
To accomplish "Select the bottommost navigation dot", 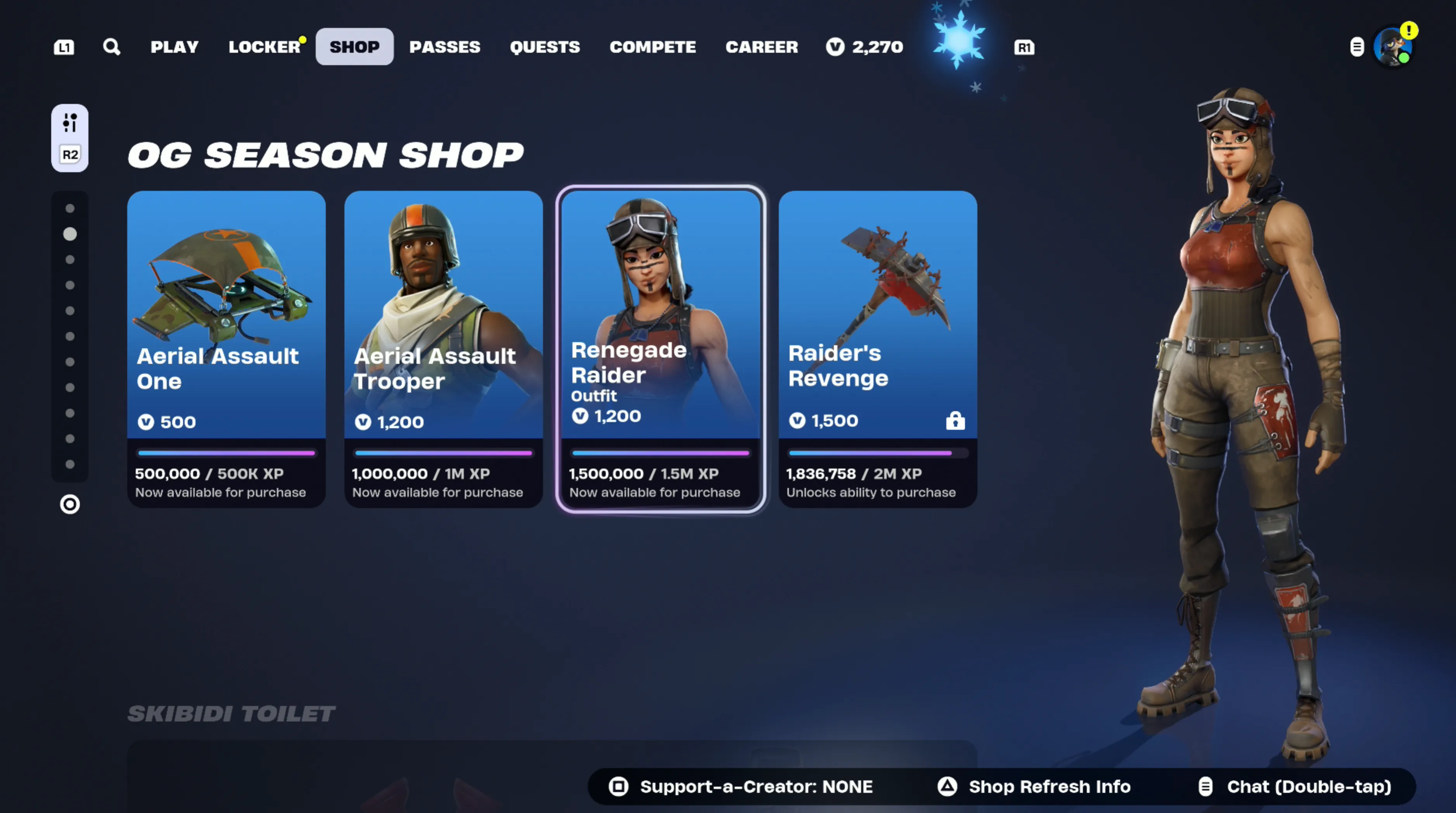I will tap(69, 464).
